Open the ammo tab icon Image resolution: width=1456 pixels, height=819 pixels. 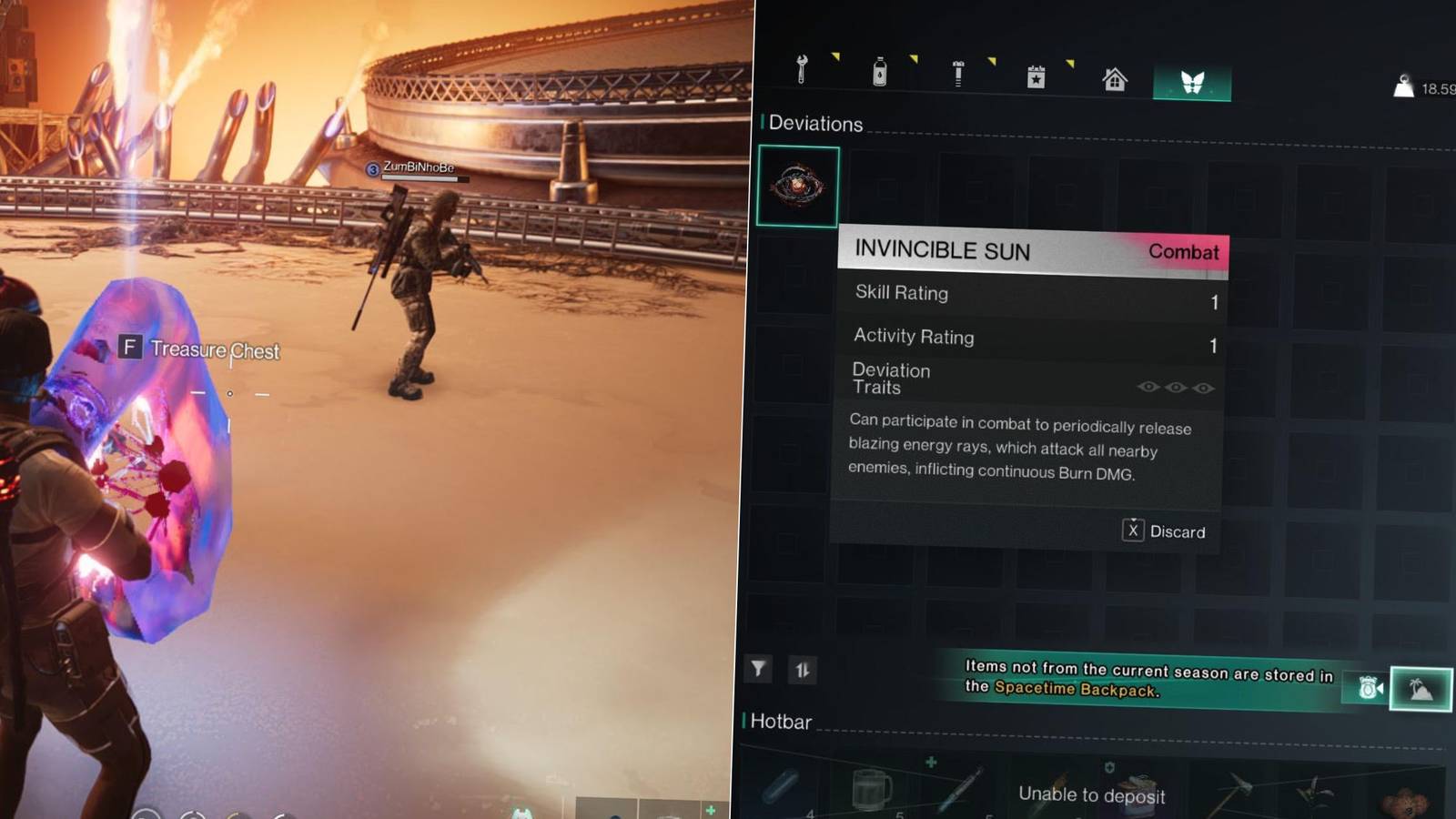tap(957, 75)
